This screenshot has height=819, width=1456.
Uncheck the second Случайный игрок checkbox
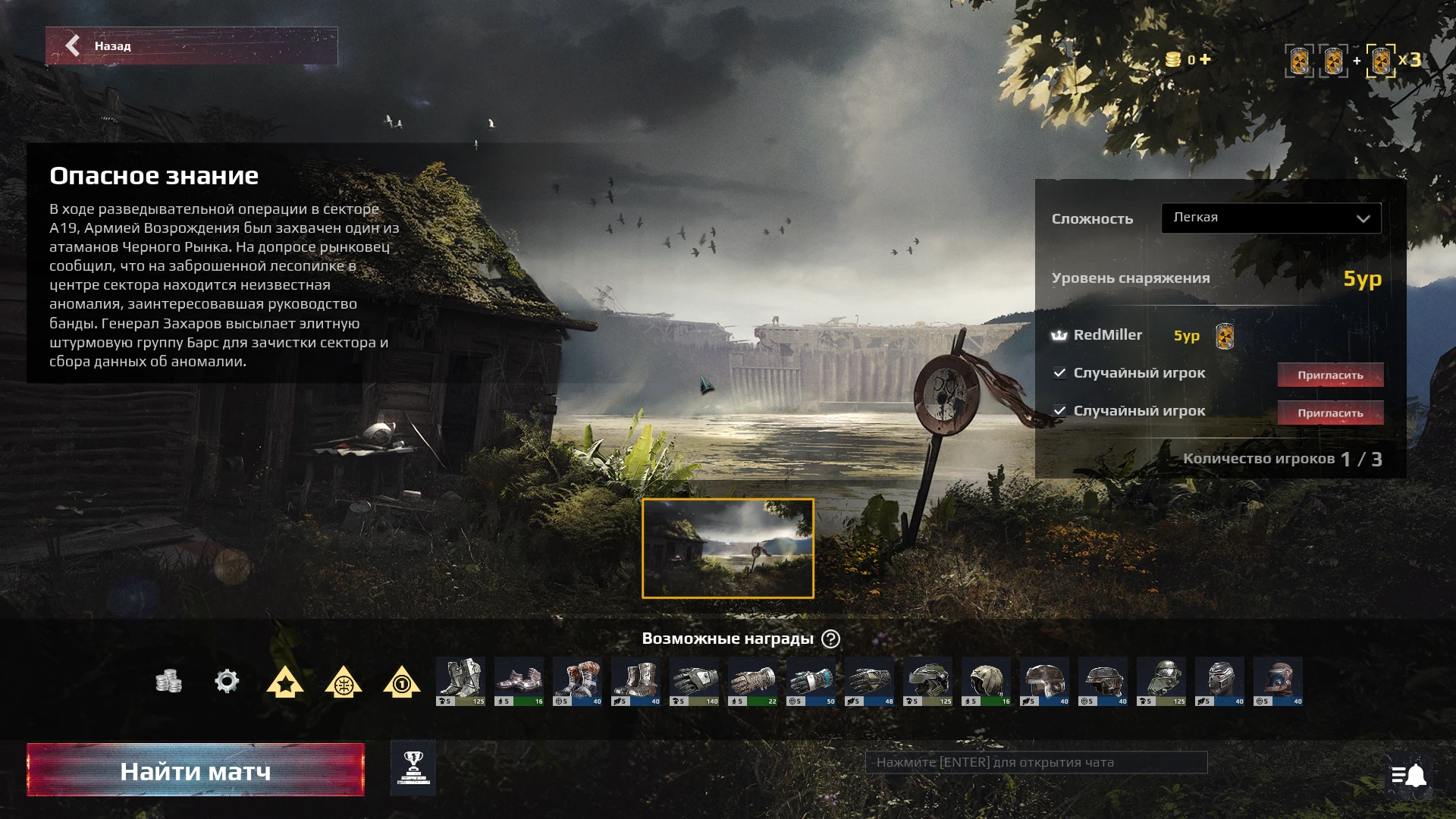(x=1059, y=411)
